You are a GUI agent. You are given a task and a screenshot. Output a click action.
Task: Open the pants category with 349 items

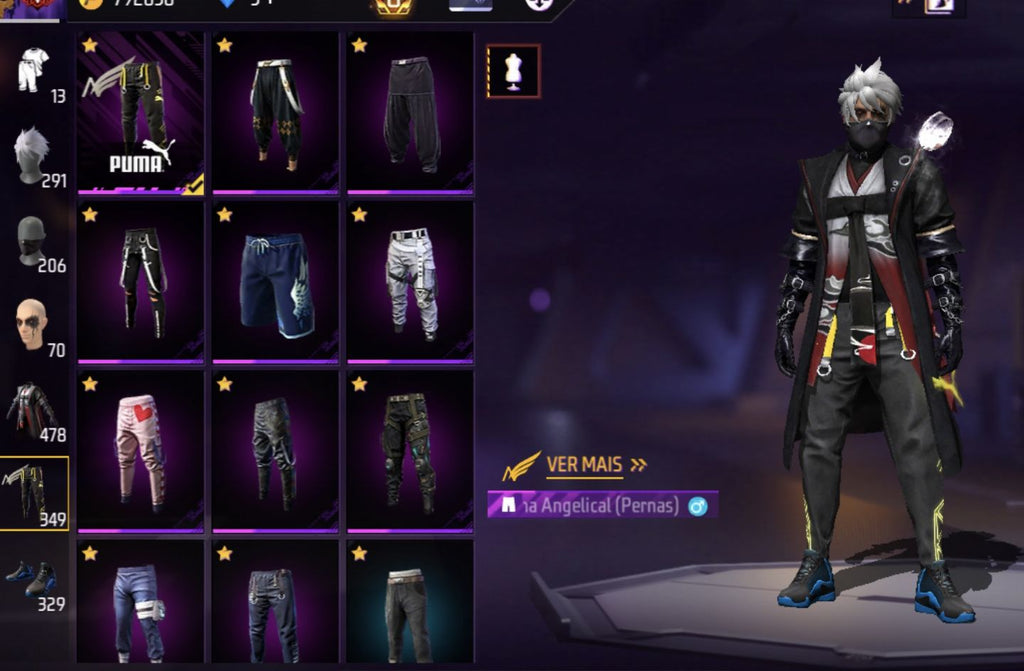click(x=35, y=493)
